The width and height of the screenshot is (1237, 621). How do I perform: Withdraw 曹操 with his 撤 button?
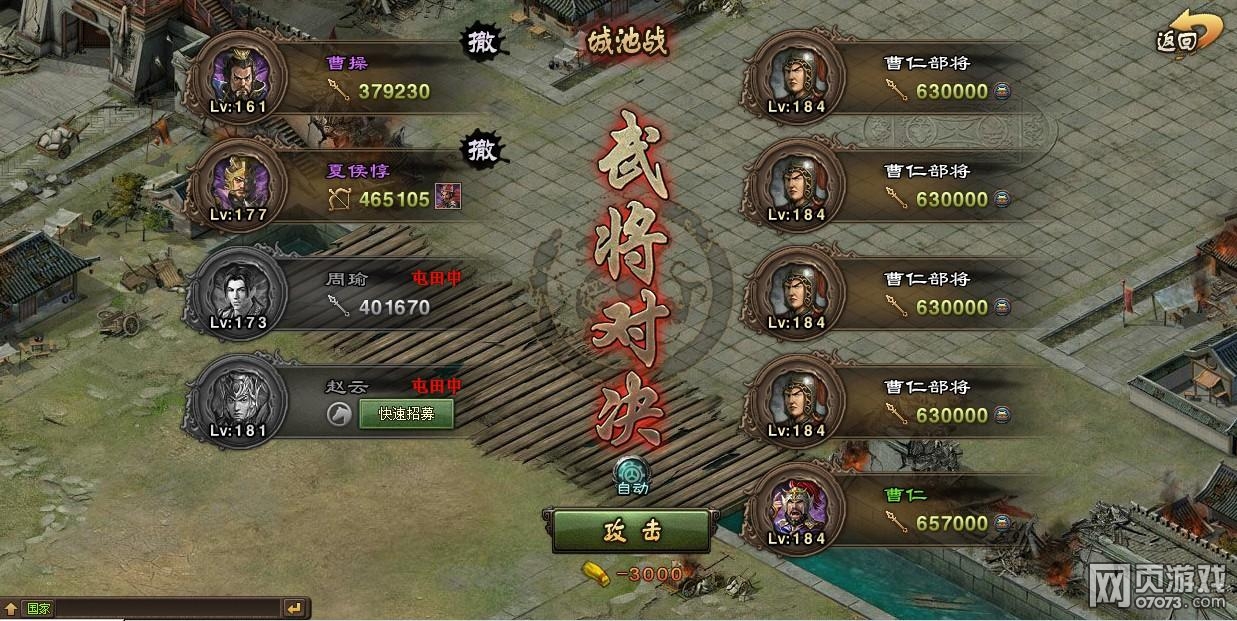[x=483, y=44]
